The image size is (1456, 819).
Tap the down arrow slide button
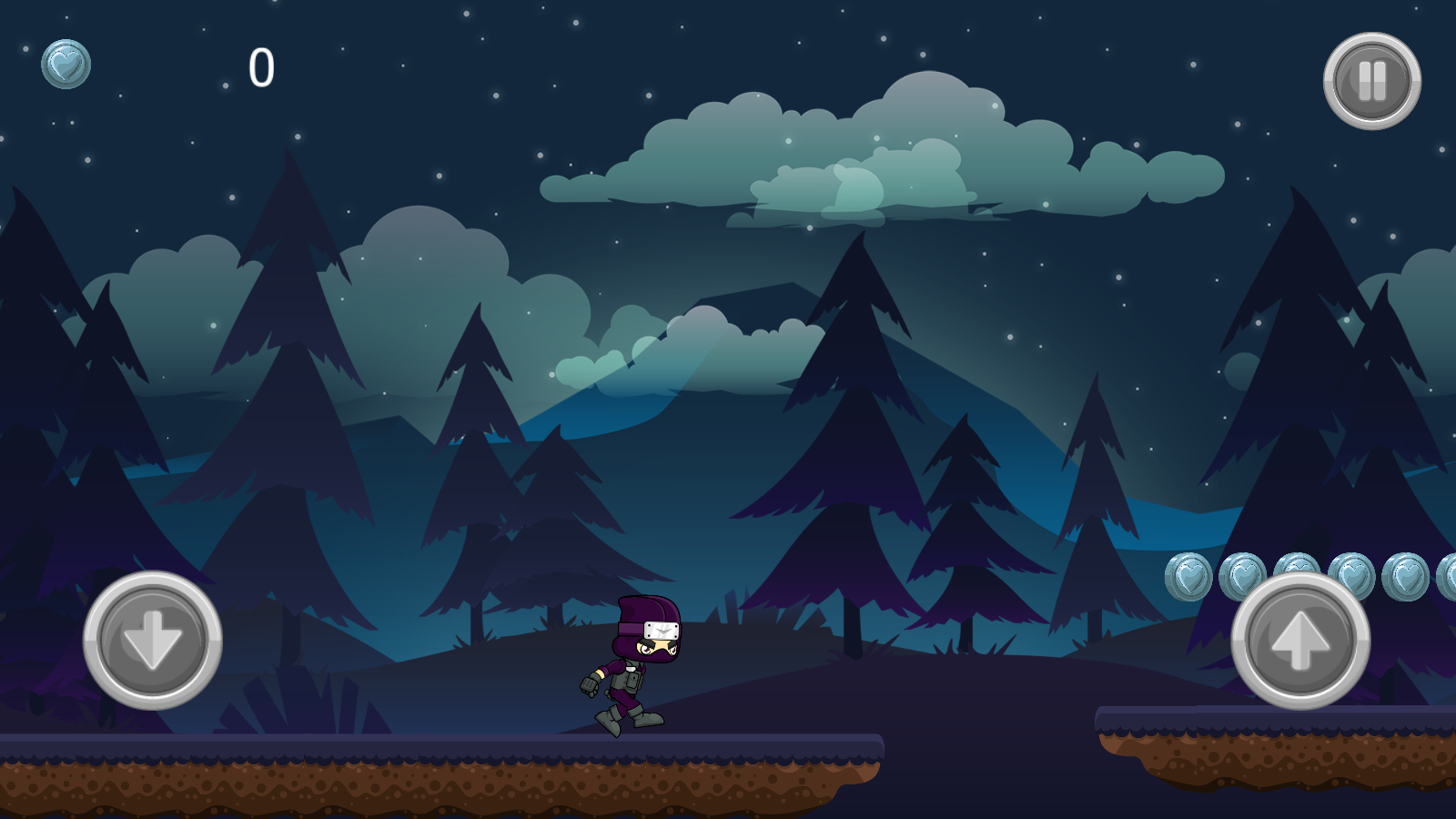pyautogui.click(x=153, y=640)
